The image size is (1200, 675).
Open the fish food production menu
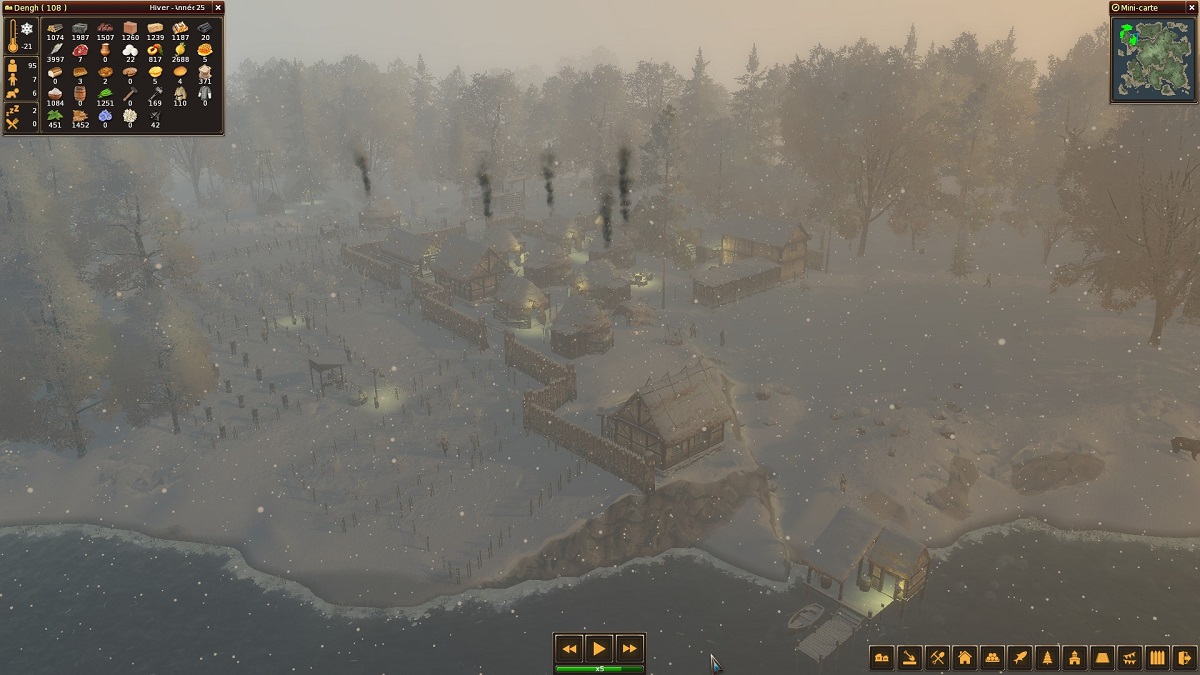pos(1020,658)
